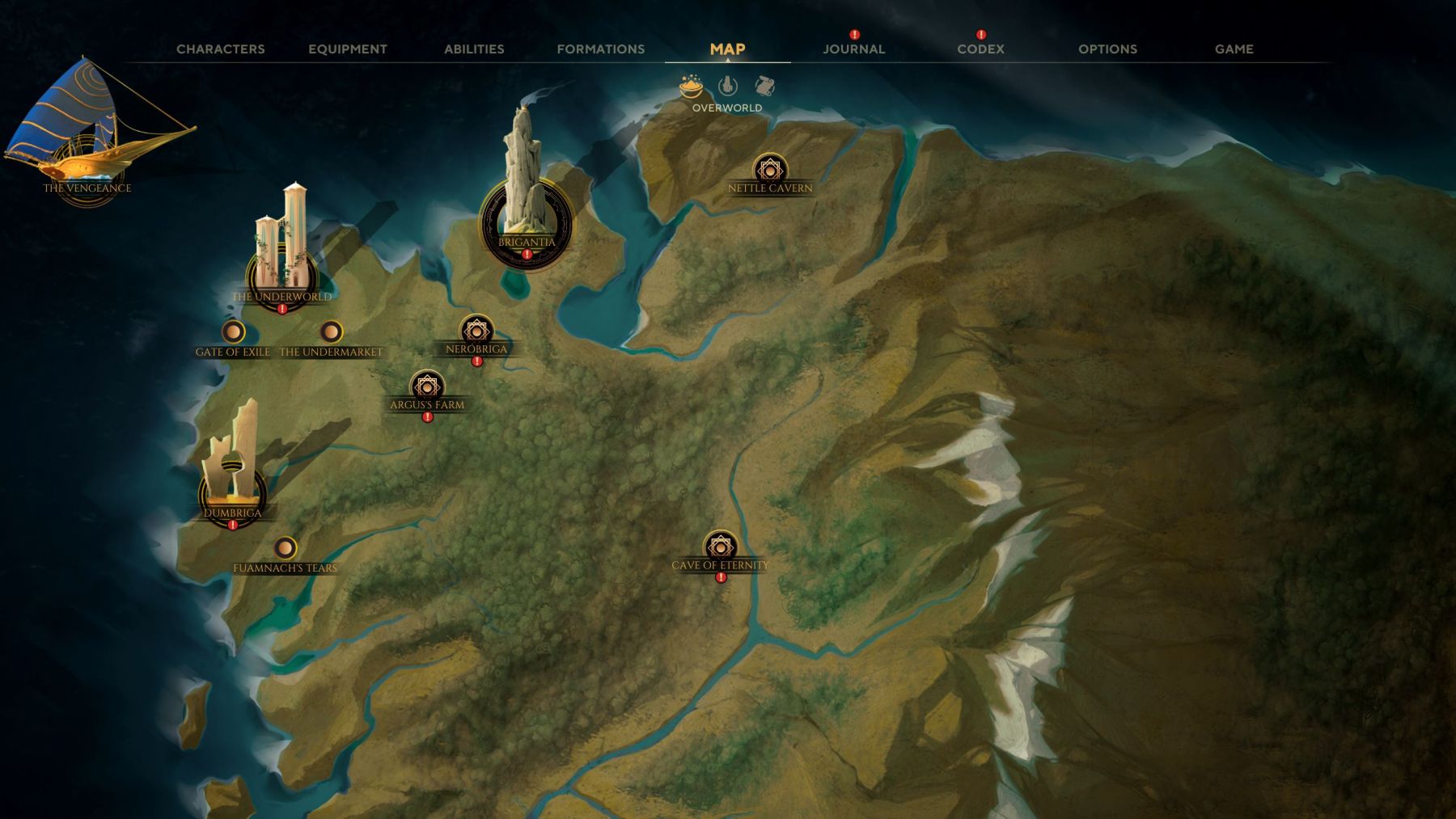Click the Cave of Eternity marker
Viewport: 1456px width, 819px height.
click(720, 547)
